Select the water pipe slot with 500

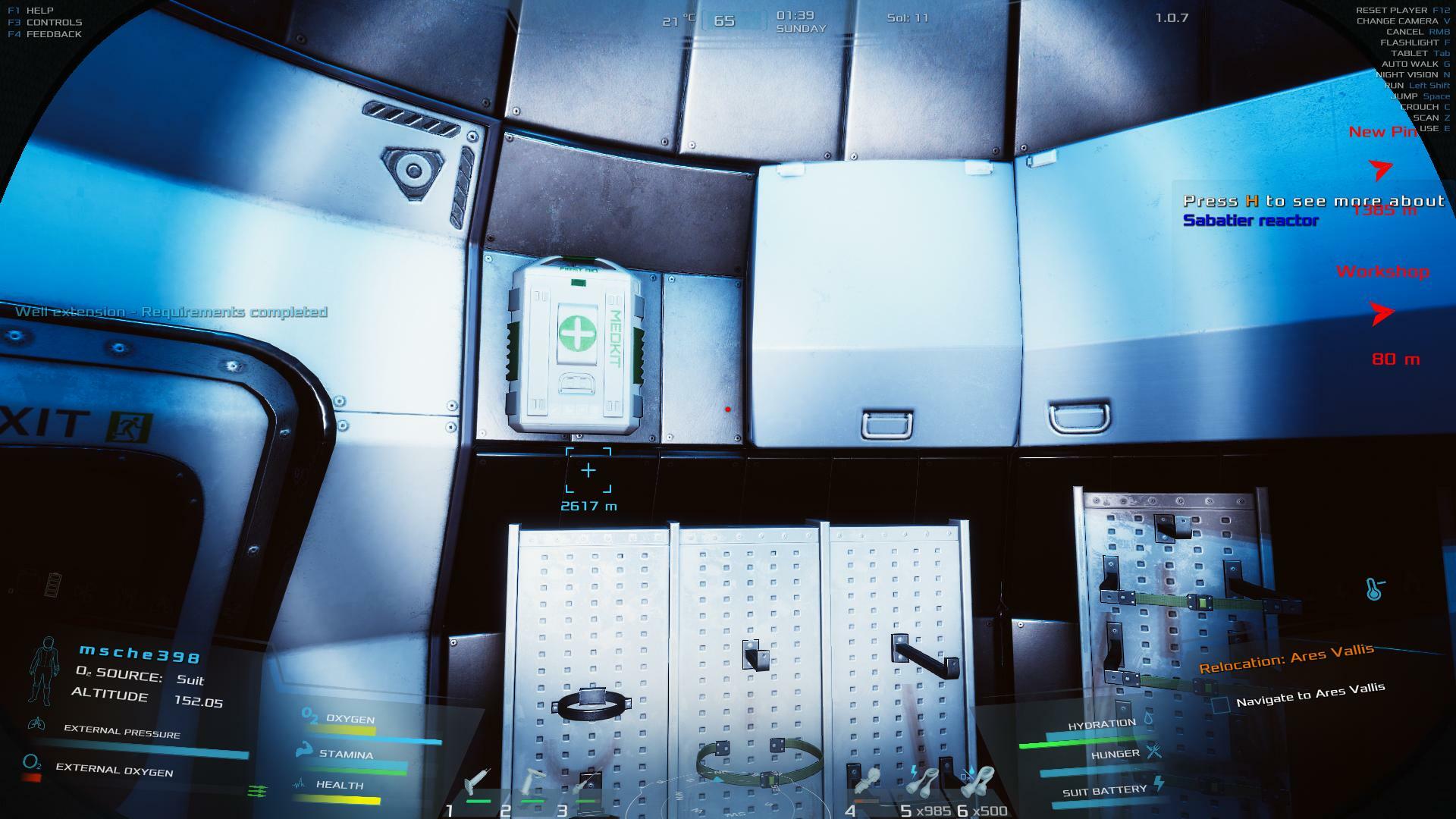(979, 781)
